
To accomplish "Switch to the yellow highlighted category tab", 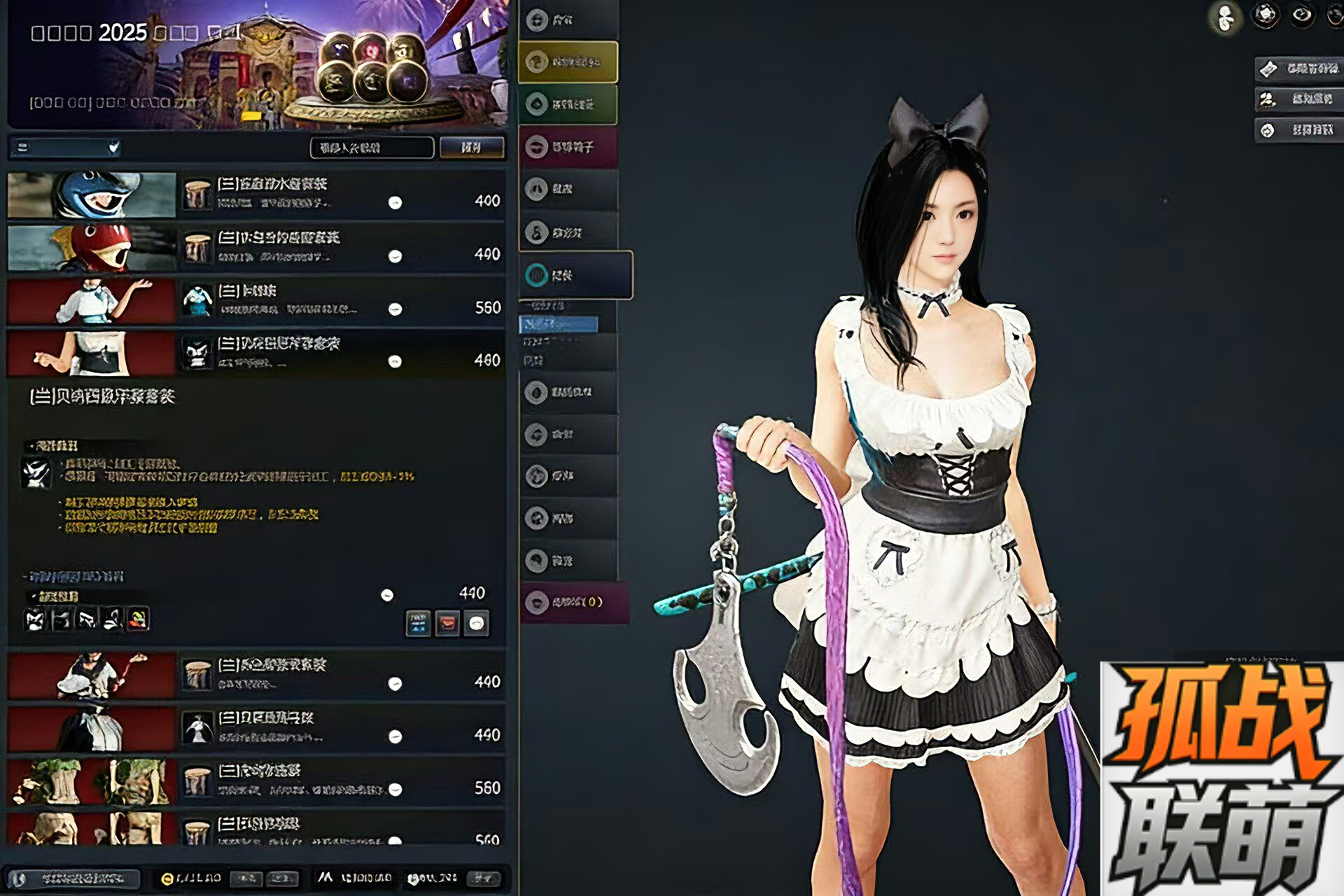I will click(x=568, y=62).
